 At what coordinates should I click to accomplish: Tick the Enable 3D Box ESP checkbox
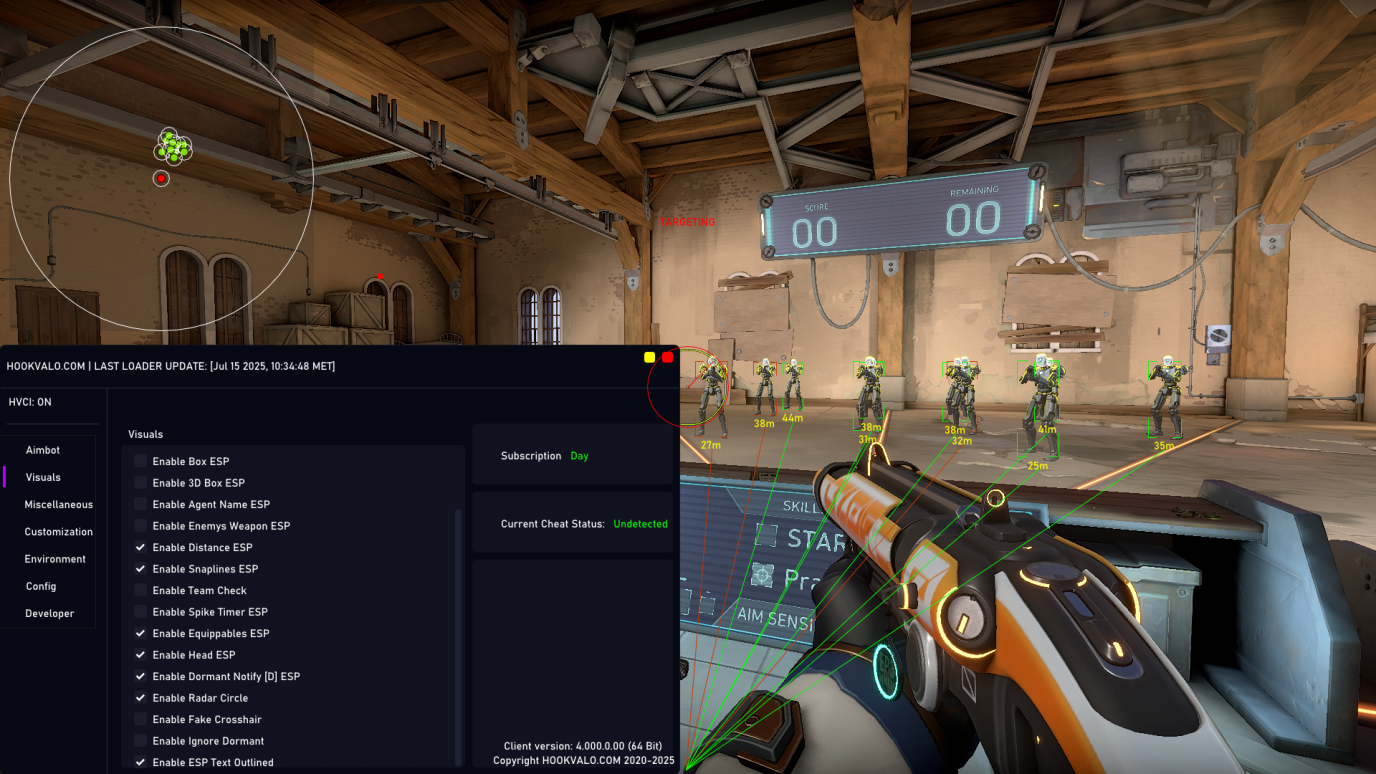(141, 483)
